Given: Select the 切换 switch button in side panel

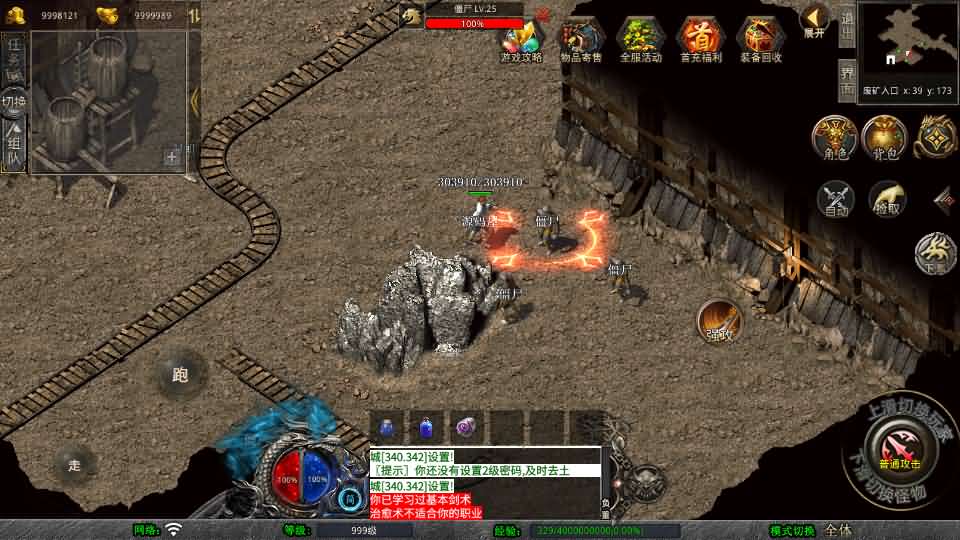Looking at the screenshot, I should click(13, 102).
